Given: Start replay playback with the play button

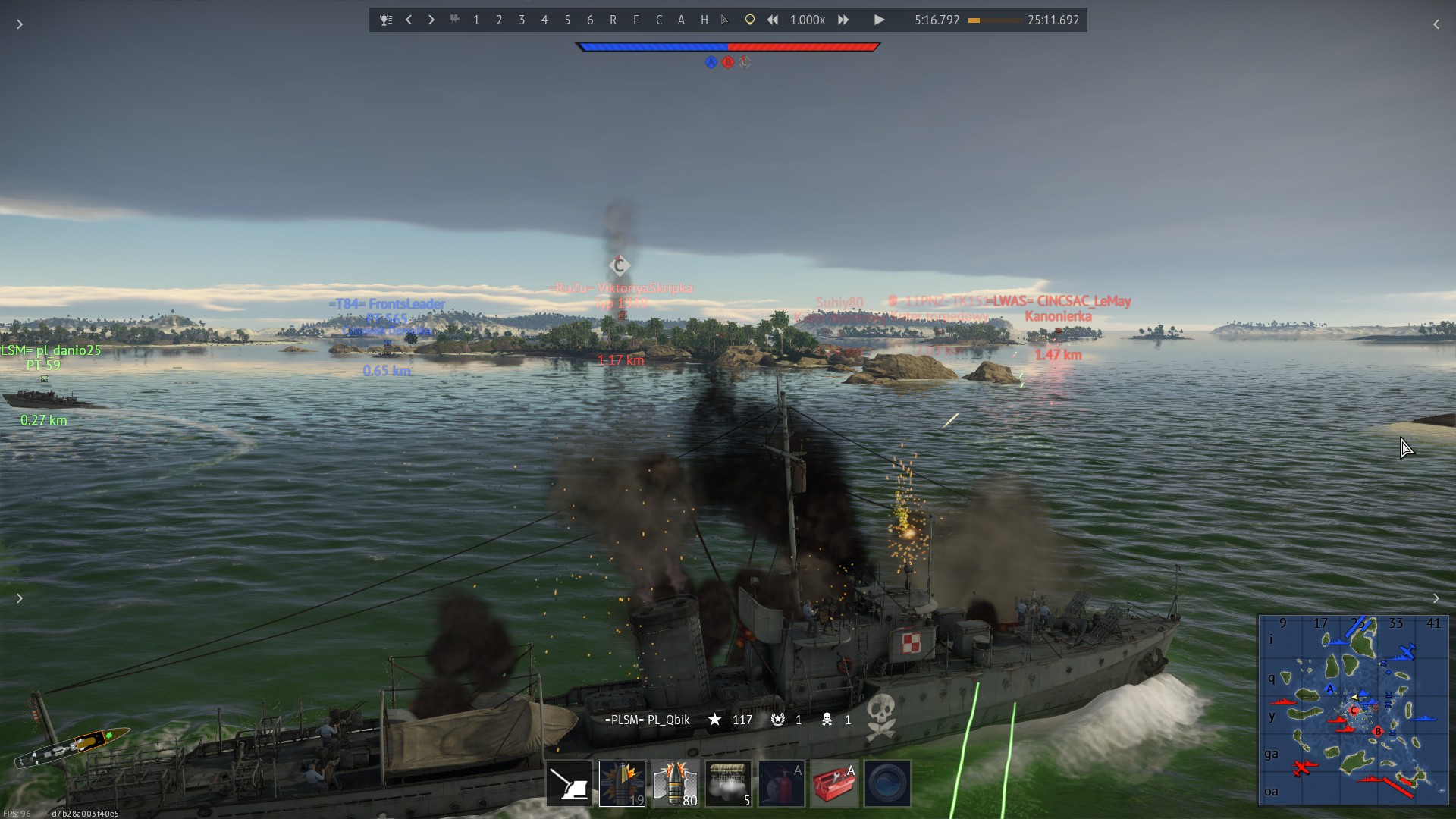Looking at the screenshot, I should tap(879, 20).
